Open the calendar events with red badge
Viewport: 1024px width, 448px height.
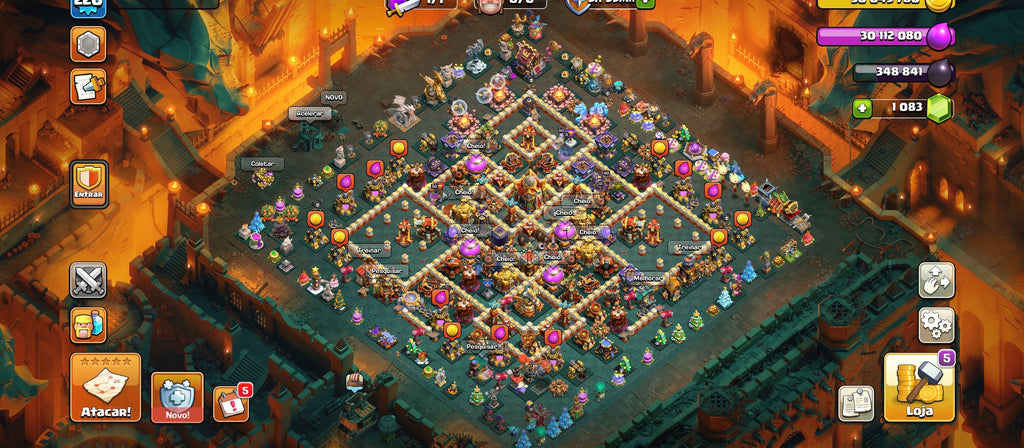(231, 403)
